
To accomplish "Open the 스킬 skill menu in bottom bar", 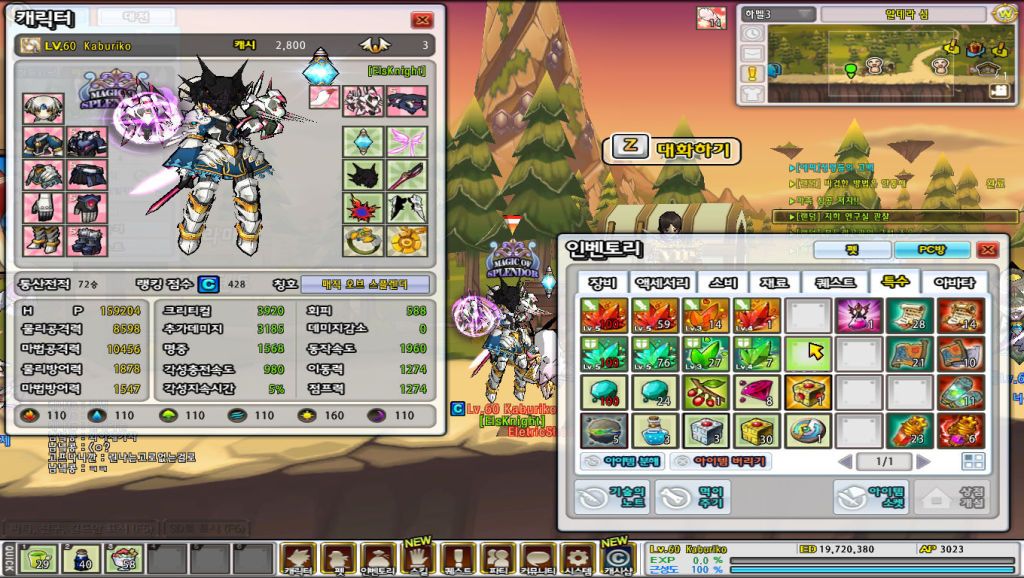I will click(x=417, y=558).
